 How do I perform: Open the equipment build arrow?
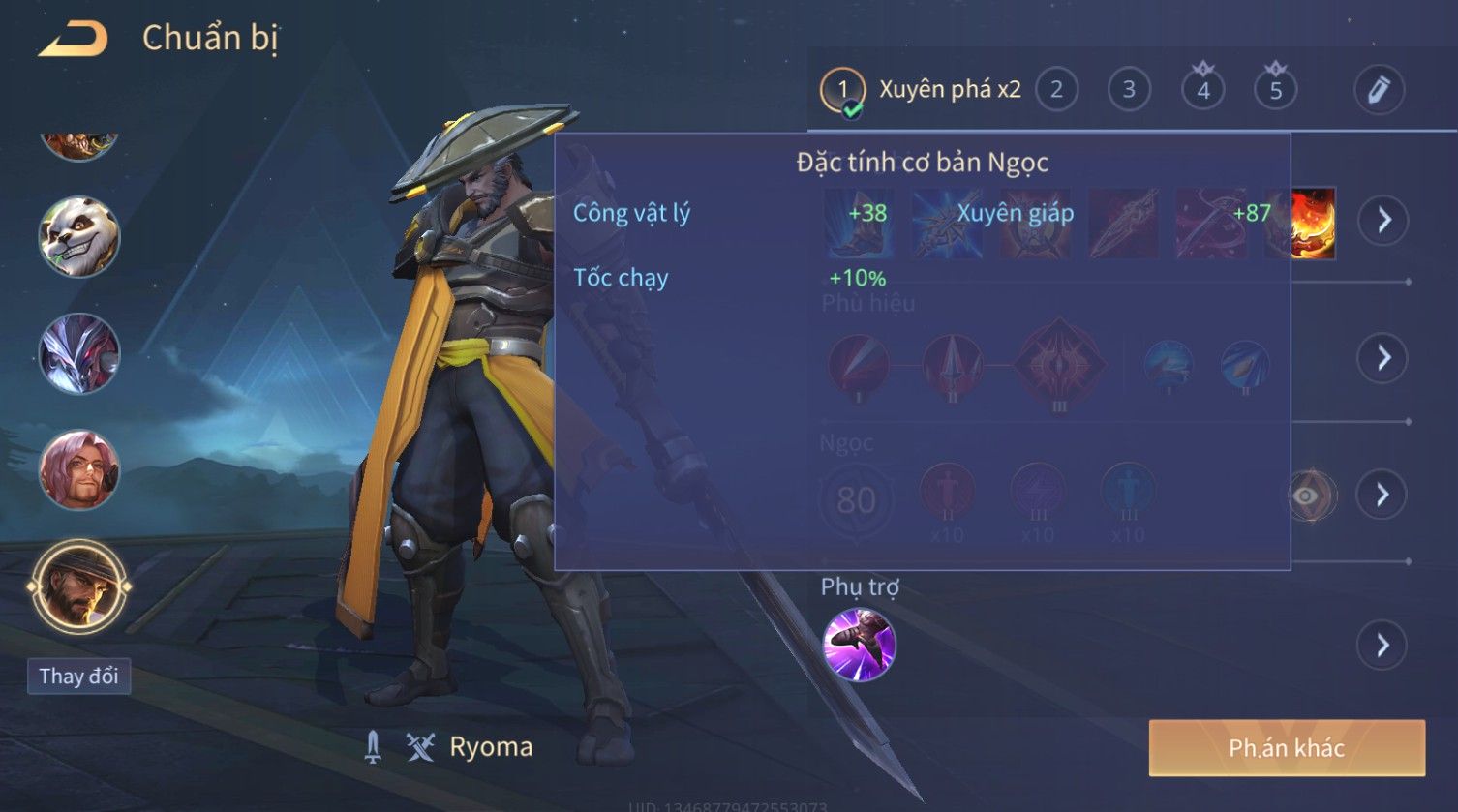click(x=1382, y=221)
